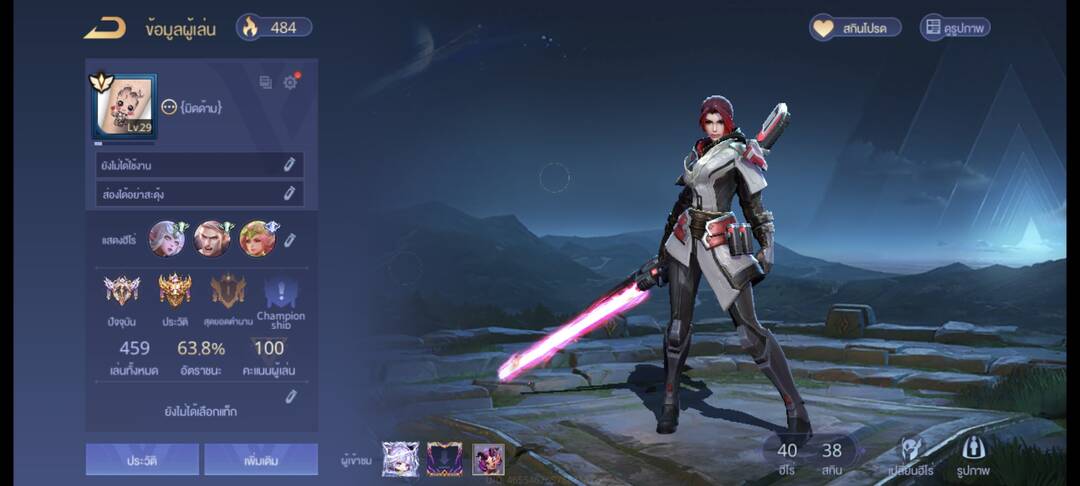The height and width of the screenshot is (486, 1080).
Task: Select the first showcased hero portrait
Action: point(166,239)
